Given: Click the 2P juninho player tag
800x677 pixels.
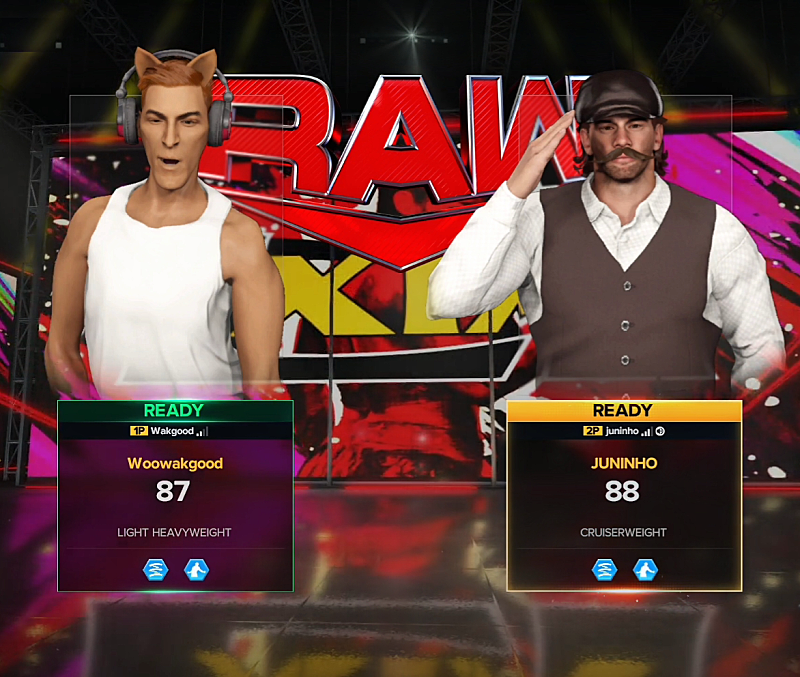Looking at the screenshot, I should click(x=610, y=431).
